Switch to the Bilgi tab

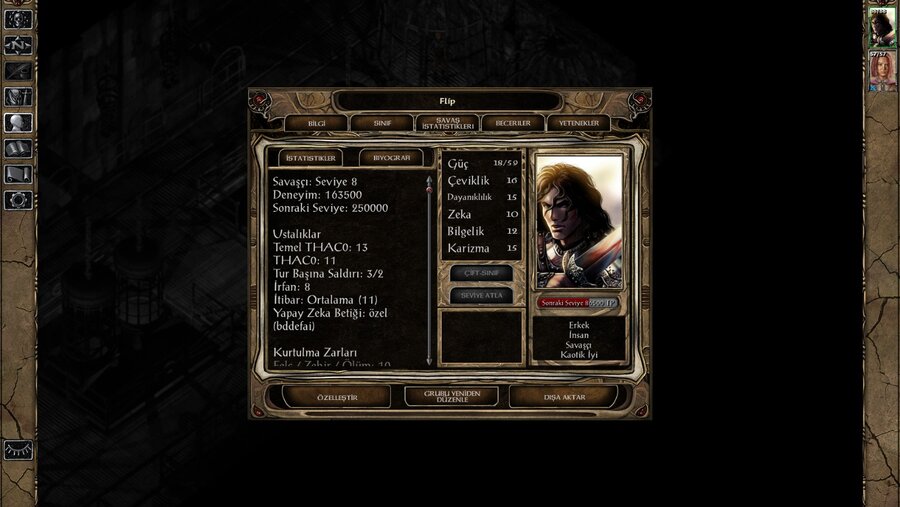pos(316,123)
